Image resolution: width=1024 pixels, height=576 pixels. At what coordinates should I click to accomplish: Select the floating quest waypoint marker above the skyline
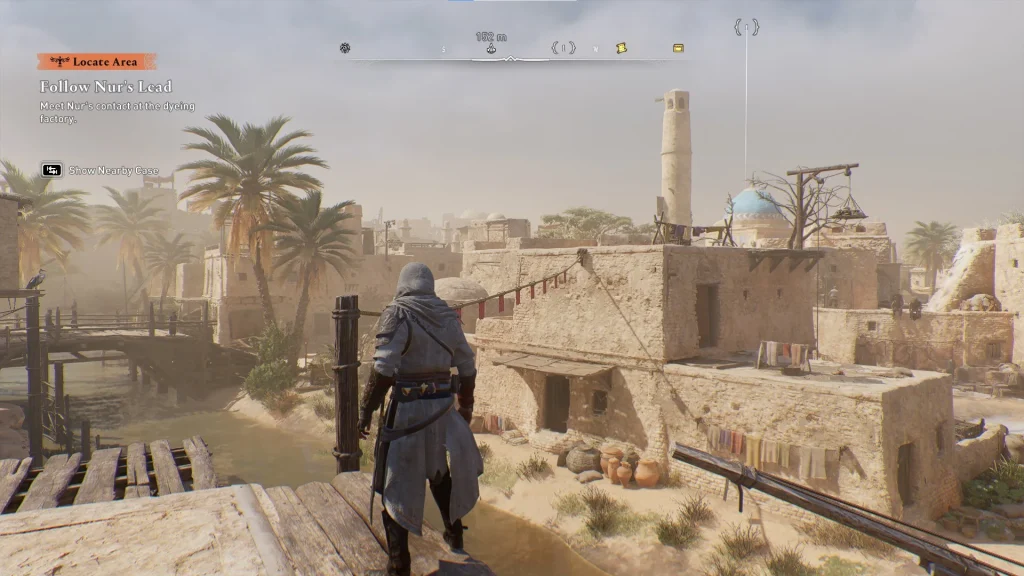[x=746, y=27]
